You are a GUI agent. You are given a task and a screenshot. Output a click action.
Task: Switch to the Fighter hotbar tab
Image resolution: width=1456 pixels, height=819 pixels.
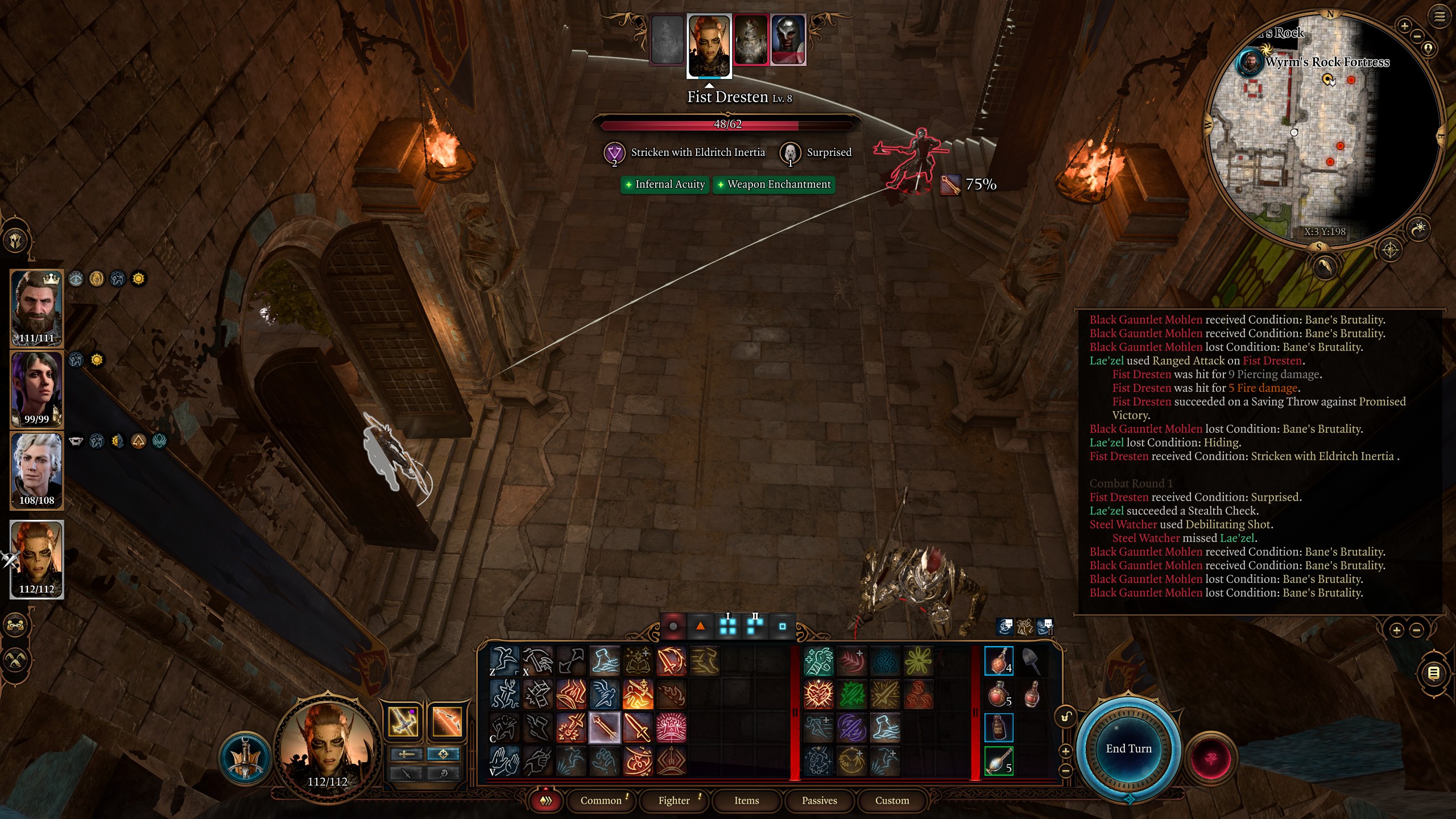pos(674,801)
